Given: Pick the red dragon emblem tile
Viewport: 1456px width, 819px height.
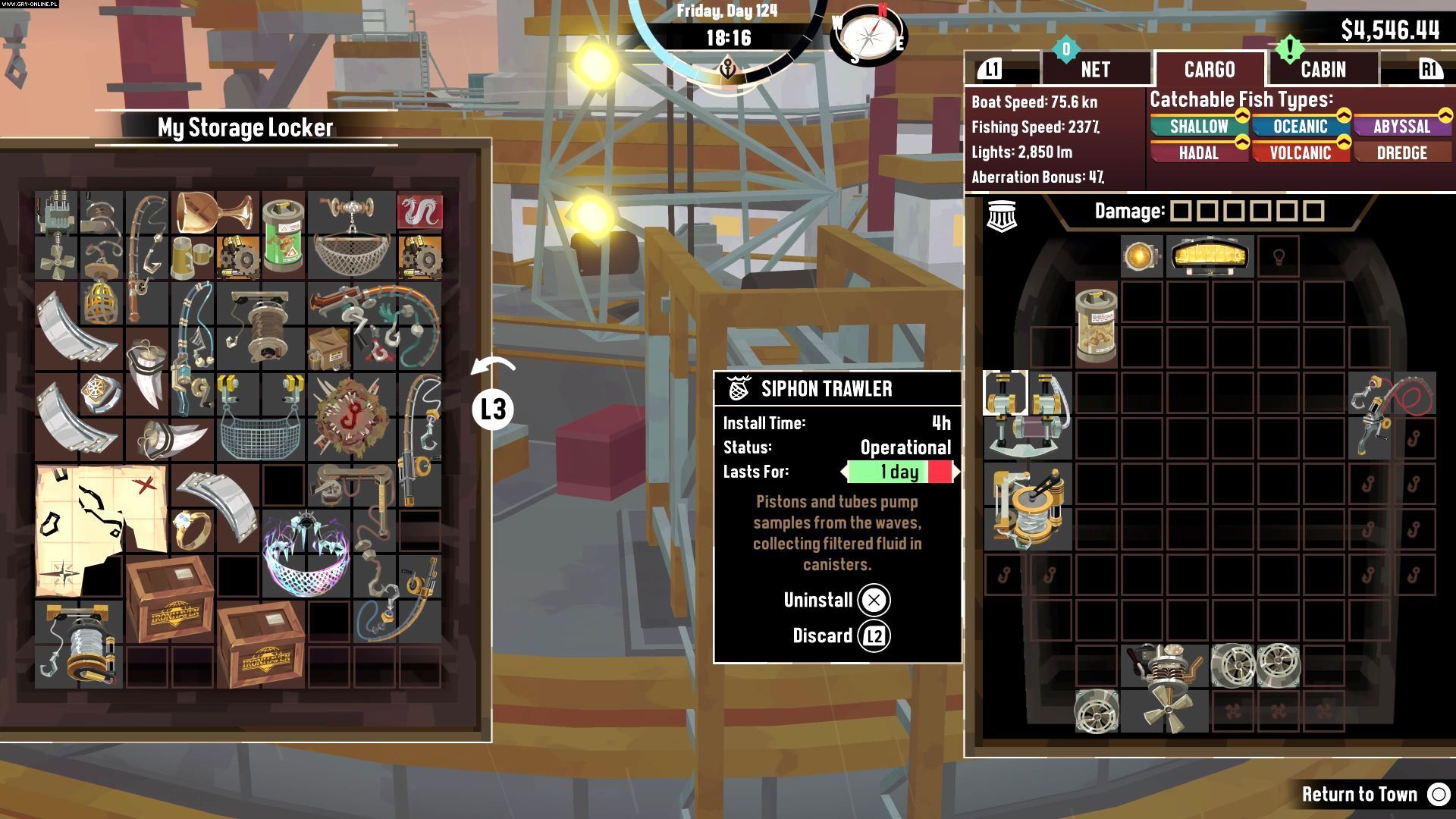Looking at the screenshot, I should pos(419,212).
